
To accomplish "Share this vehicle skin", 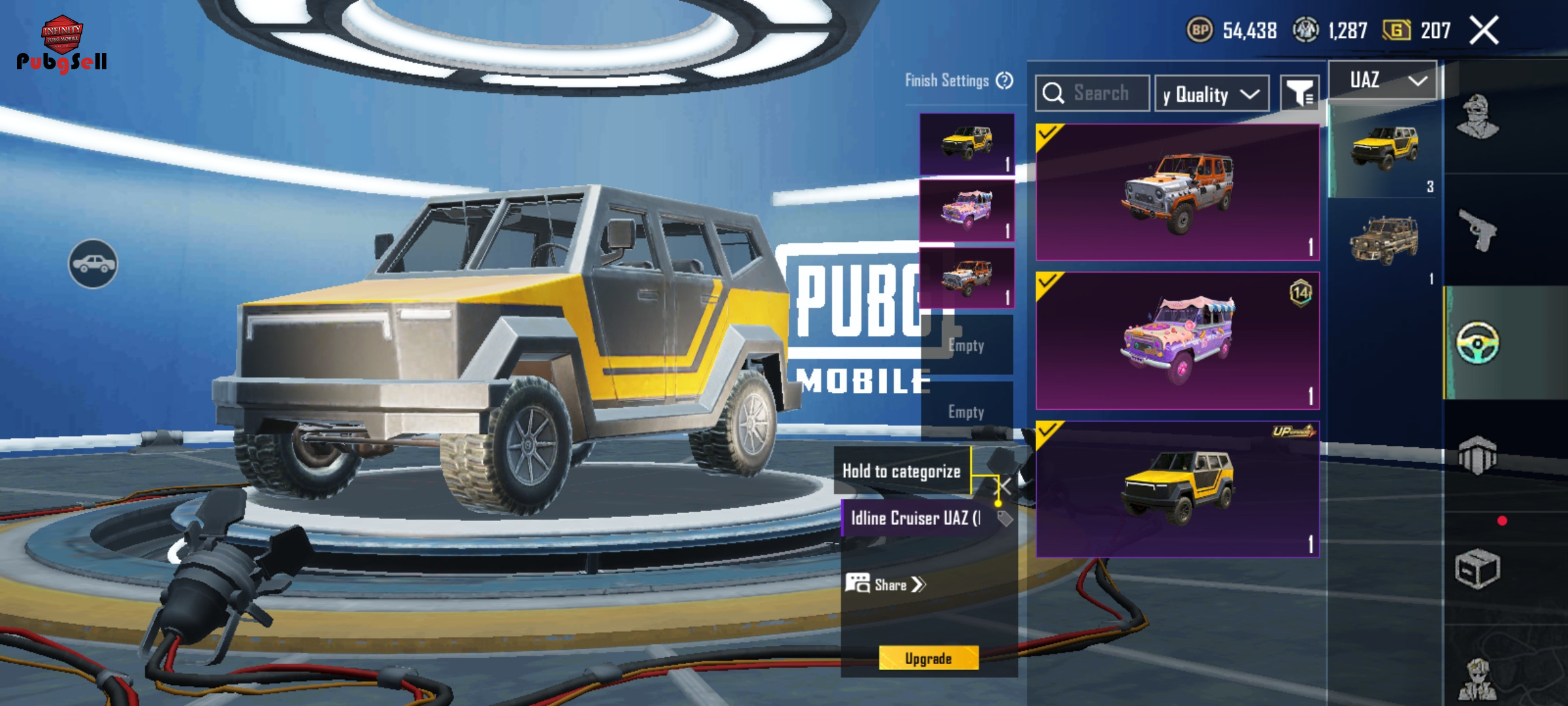I will tap(887, 584).
